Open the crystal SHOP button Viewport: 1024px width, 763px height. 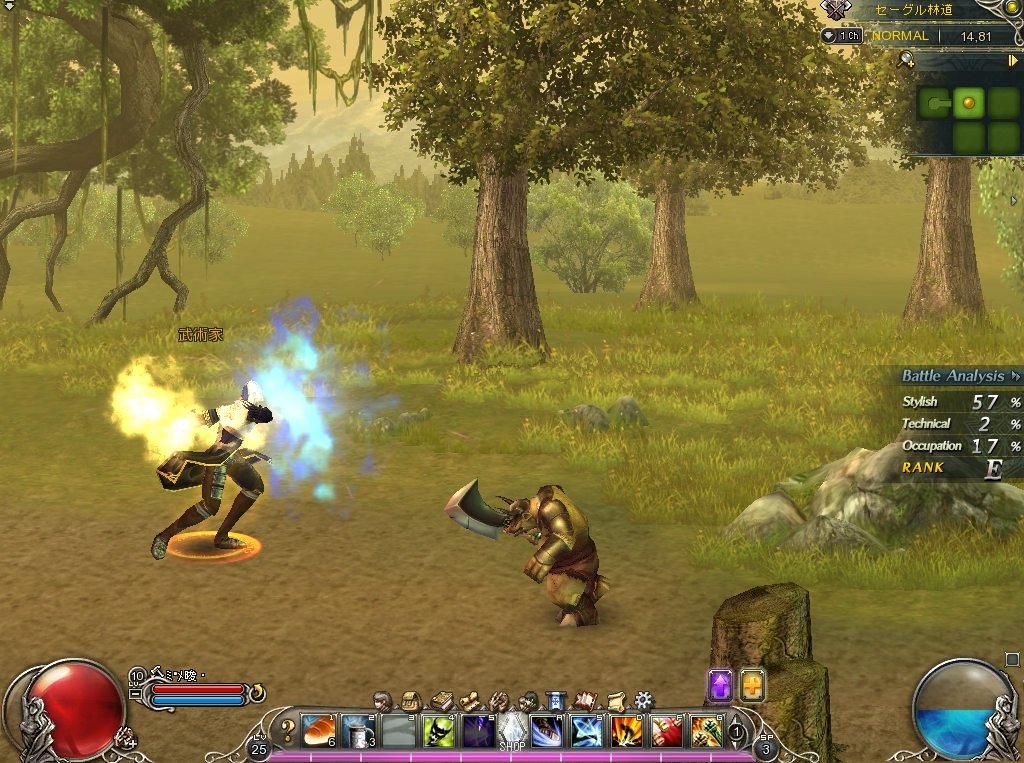click(512, 731)
